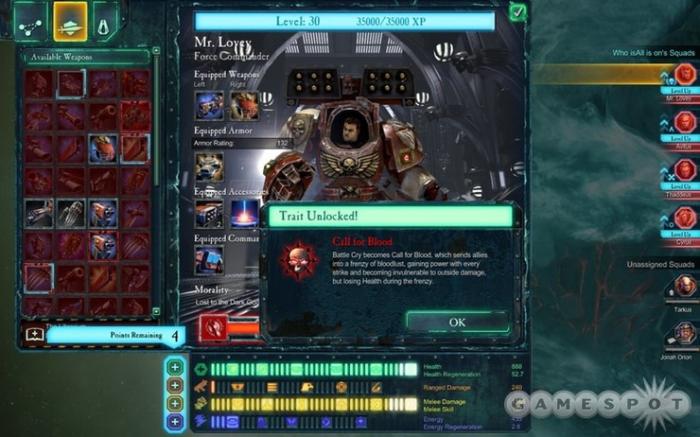The height and width of the screenshot is (437, 700).
Task: Select Cyrus squad portrait
Action: (x=684, y=217)
